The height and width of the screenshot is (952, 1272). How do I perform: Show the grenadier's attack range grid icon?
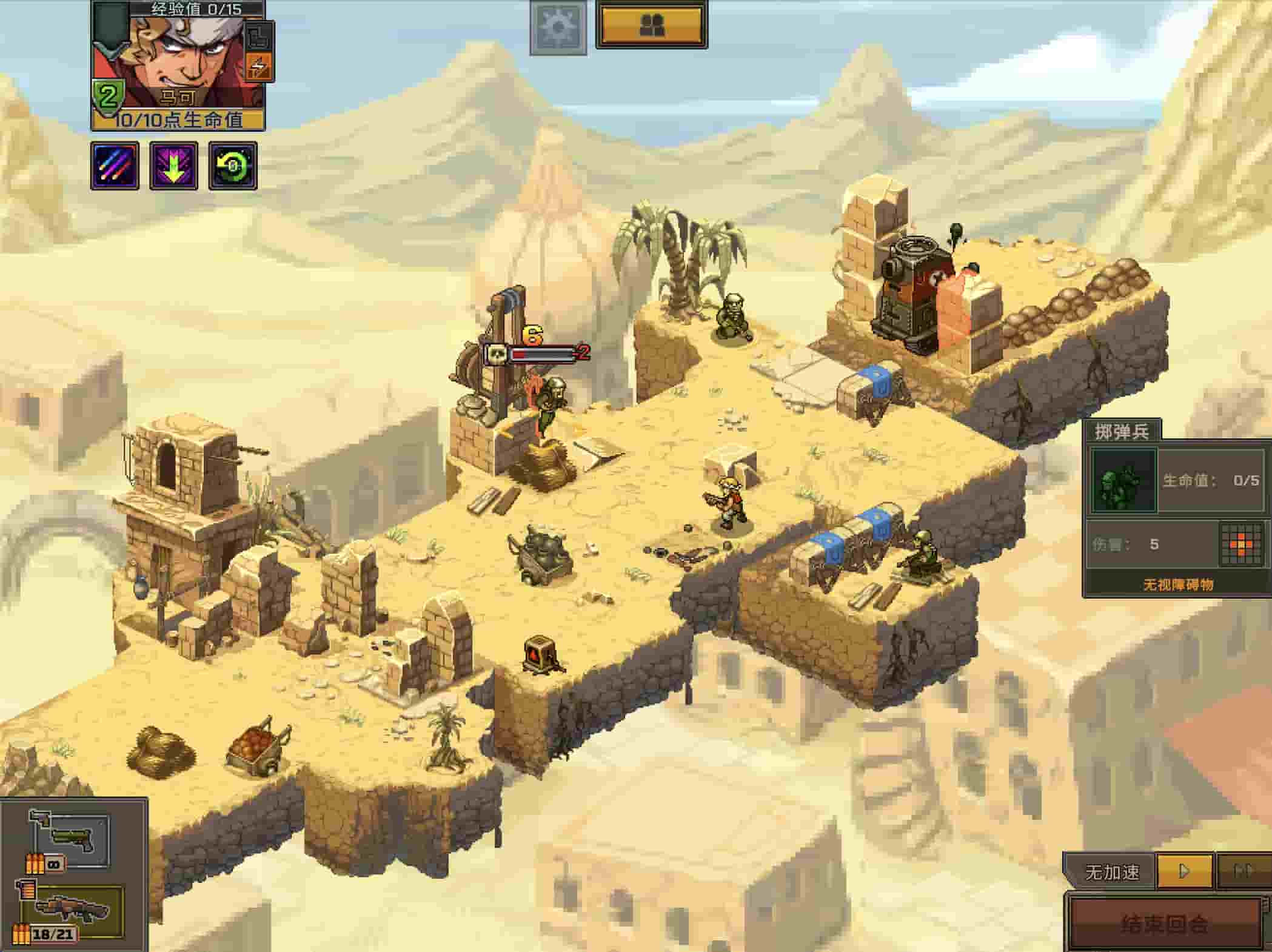(x=1239, y=545)
